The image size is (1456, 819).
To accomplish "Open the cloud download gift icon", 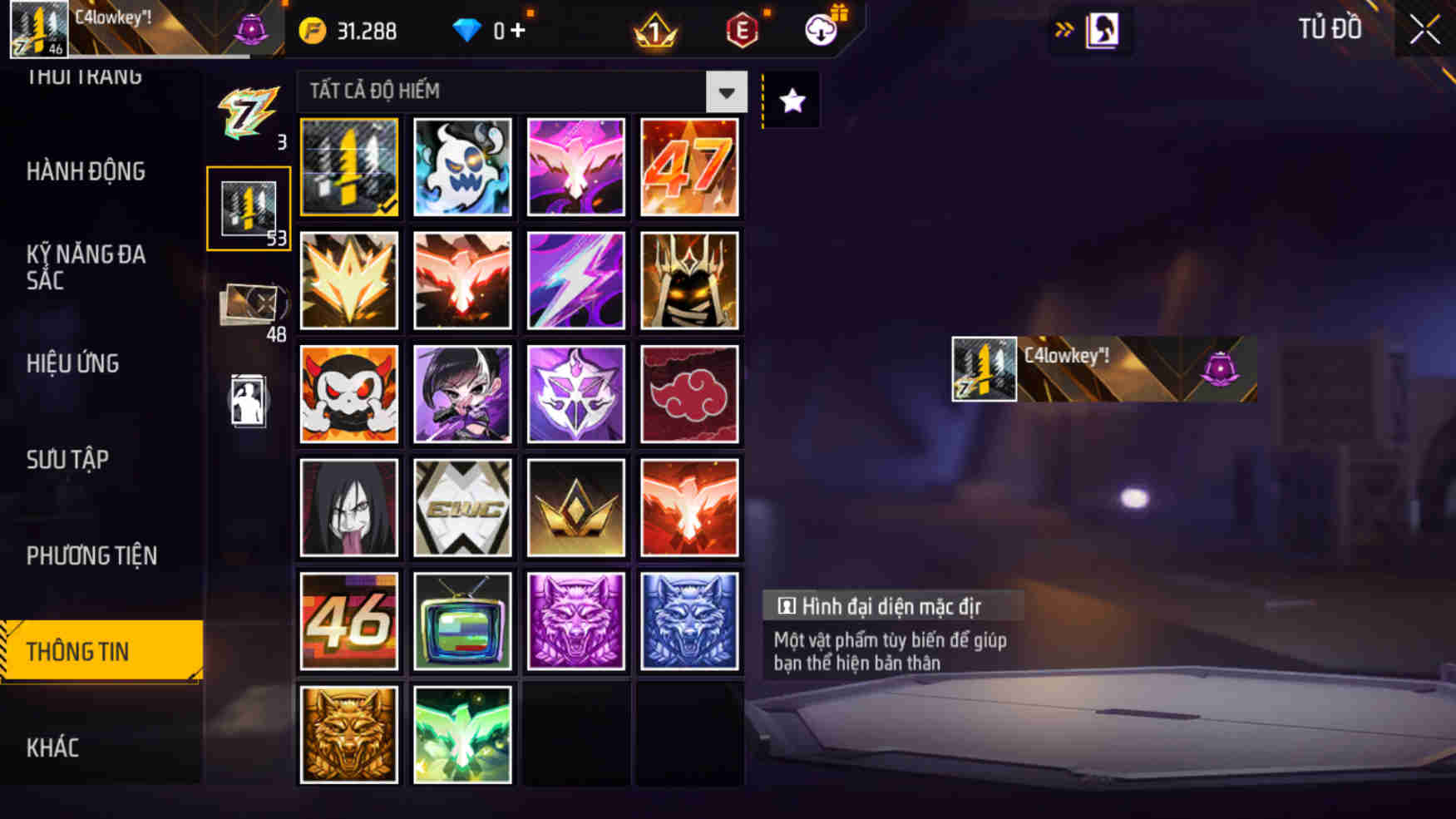I will click(819, 28).
